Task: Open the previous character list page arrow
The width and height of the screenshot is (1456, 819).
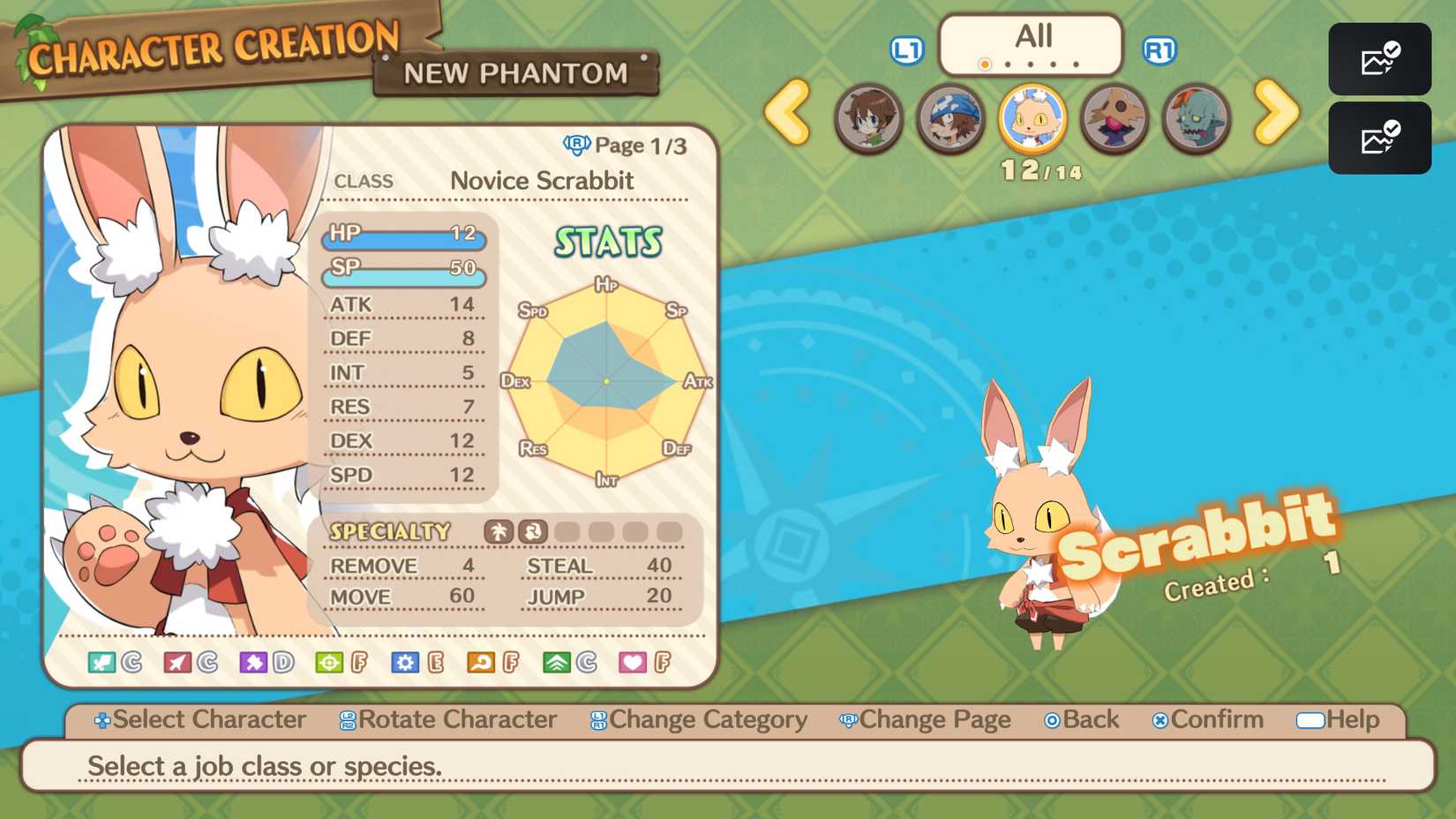Action: point(788,116)
